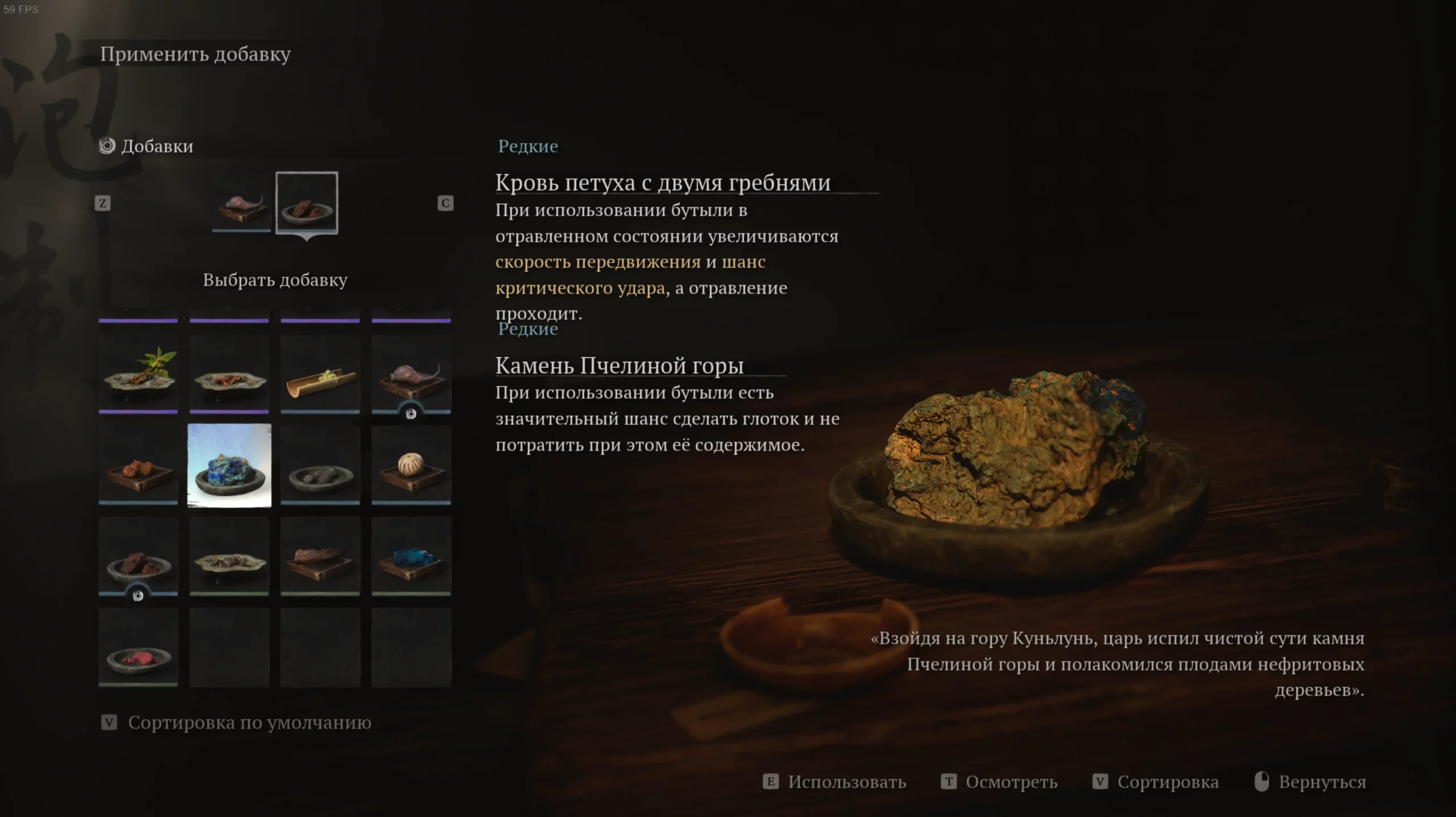This screenshot has width=1456, height=817.
Task: Pick the highlighted blue stone in bowl
Action: [x=229, y=465]
